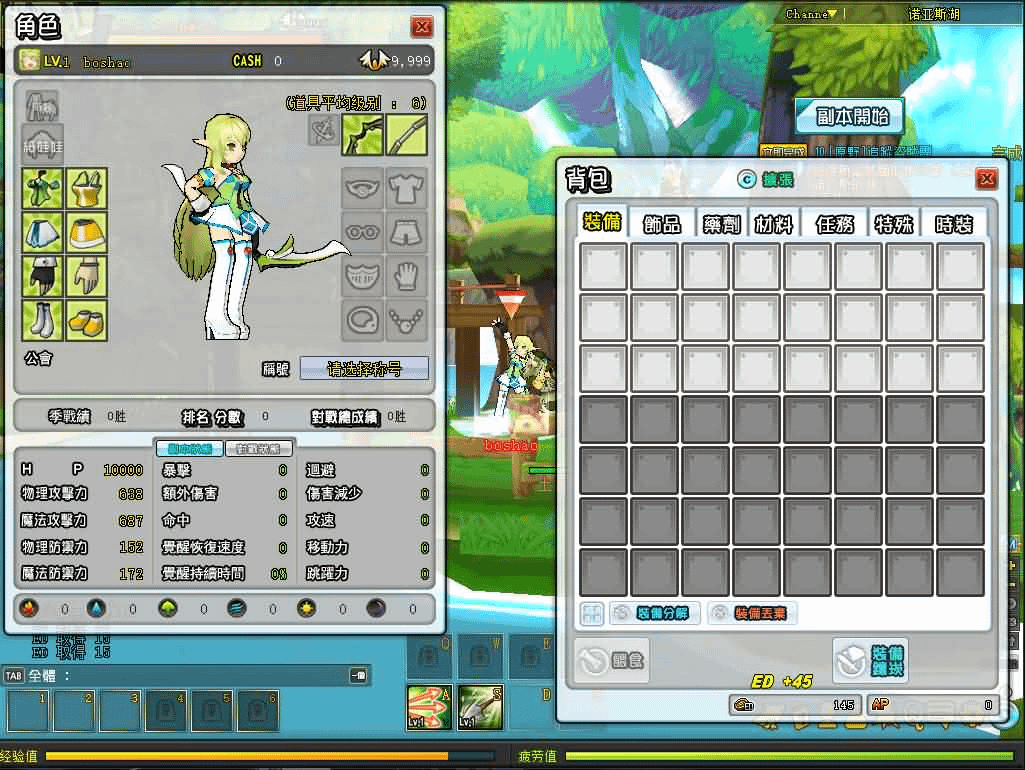Open the 裝備鑲嵌 equipment socket button
Image resolution: width=1025 pixels, height=770 pixels.
tap(870, 659)
